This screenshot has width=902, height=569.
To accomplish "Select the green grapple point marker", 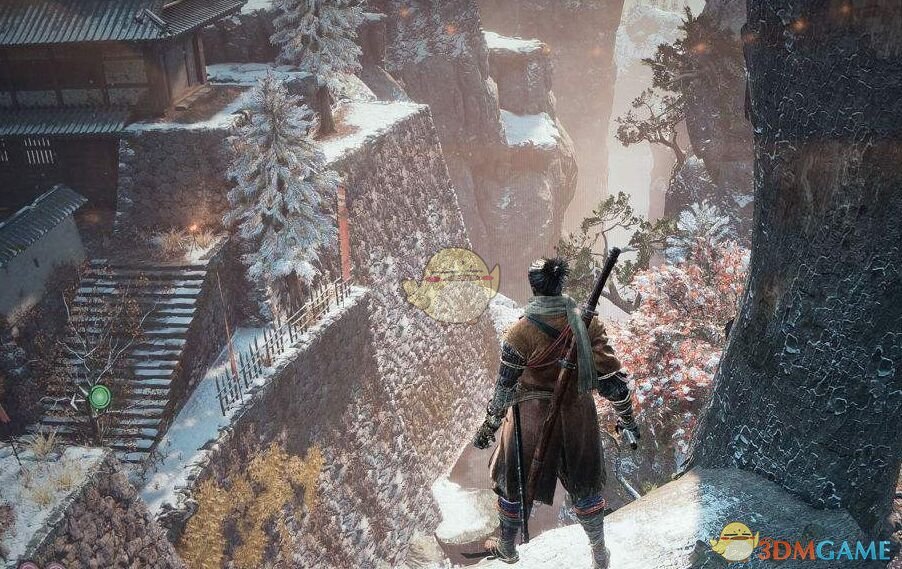I will (x=99, y=398).
